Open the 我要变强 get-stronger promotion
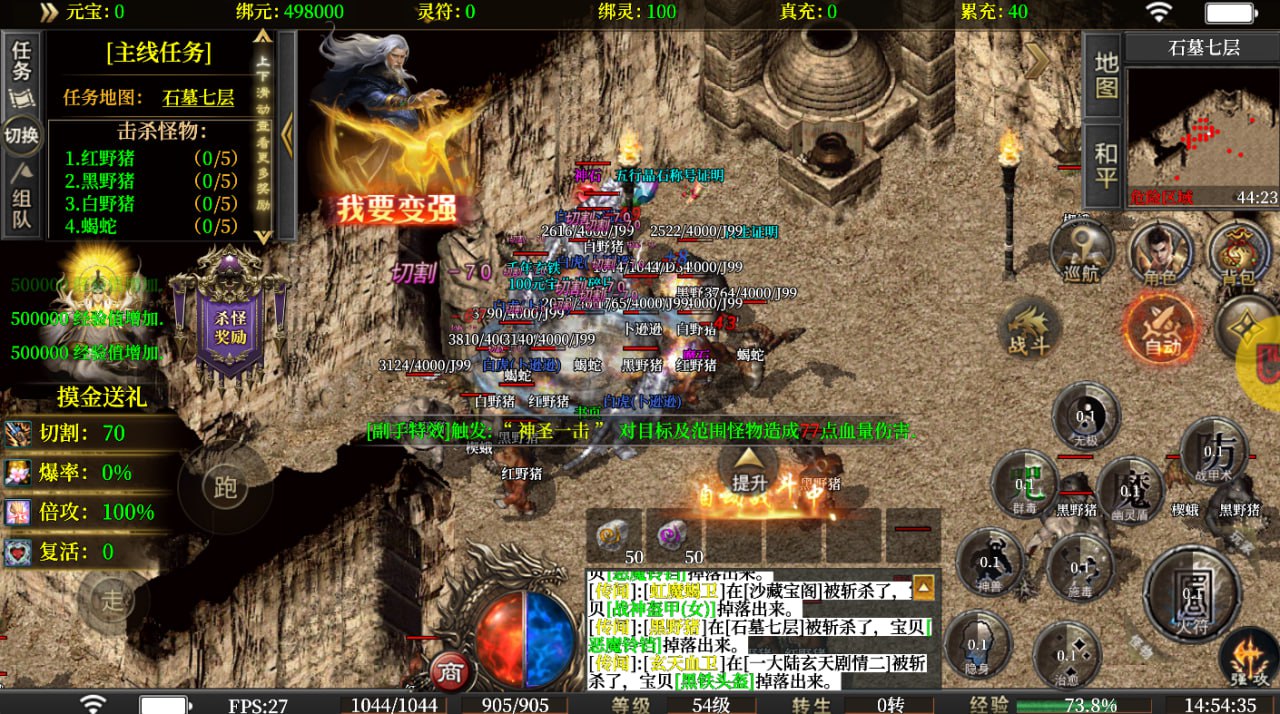Viewport: 1280px width, 714px height. [x=396, y=208]
